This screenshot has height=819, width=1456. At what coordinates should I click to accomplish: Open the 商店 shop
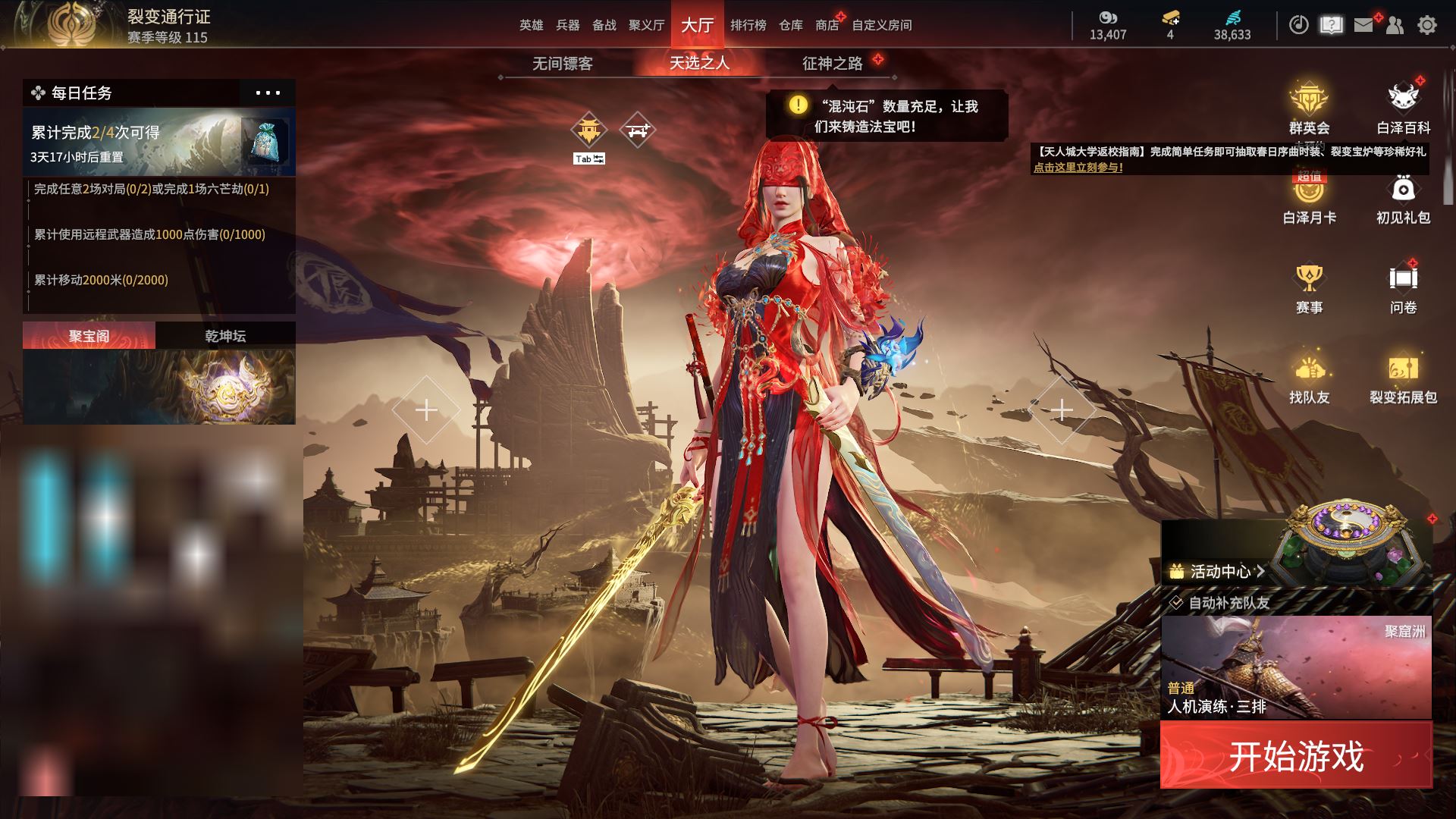(x=827, y=25)
